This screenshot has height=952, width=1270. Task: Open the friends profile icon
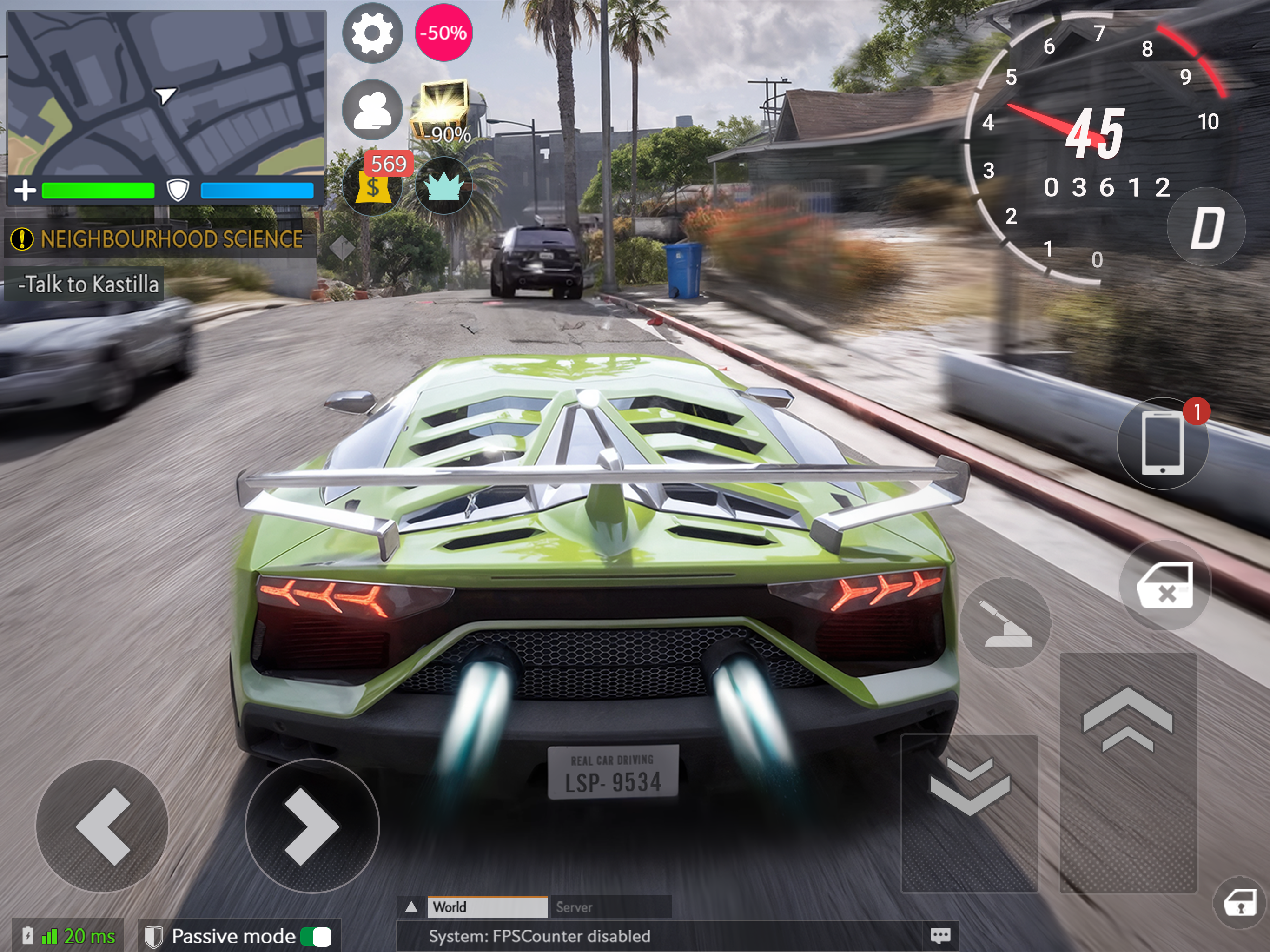(372, 109)
